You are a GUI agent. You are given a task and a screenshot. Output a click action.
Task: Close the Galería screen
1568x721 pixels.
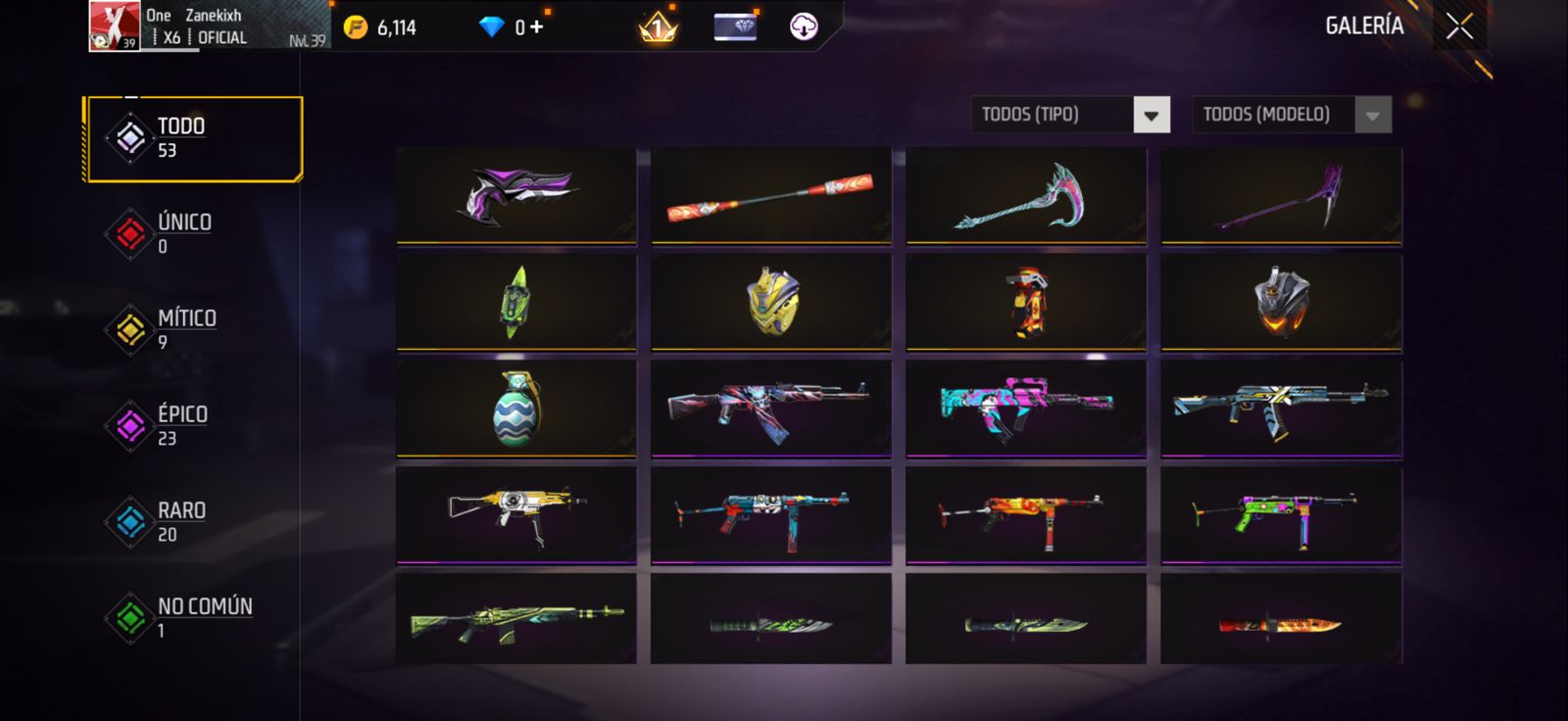click(1459, 26)
